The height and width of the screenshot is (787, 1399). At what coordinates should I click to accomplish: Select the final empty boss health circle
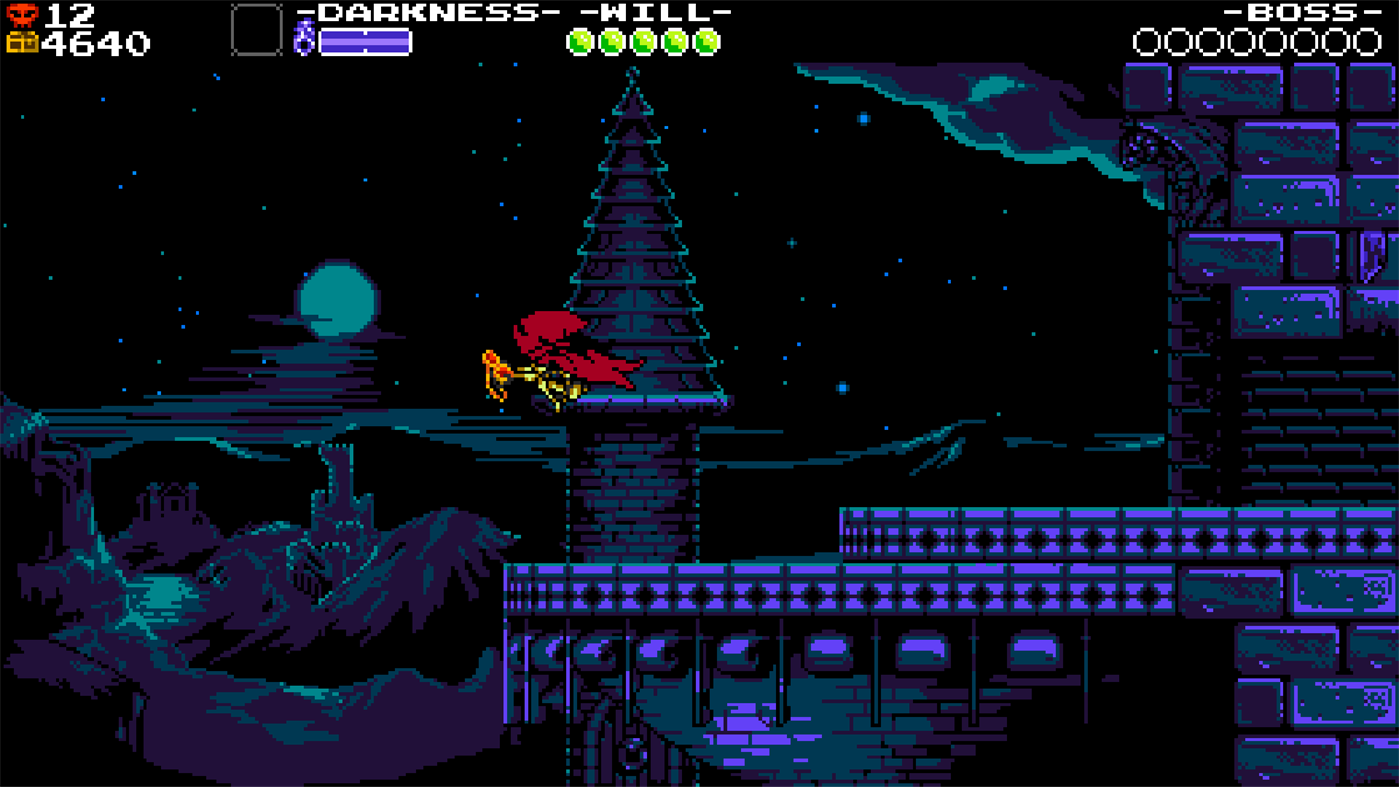tap(1366, 42)
